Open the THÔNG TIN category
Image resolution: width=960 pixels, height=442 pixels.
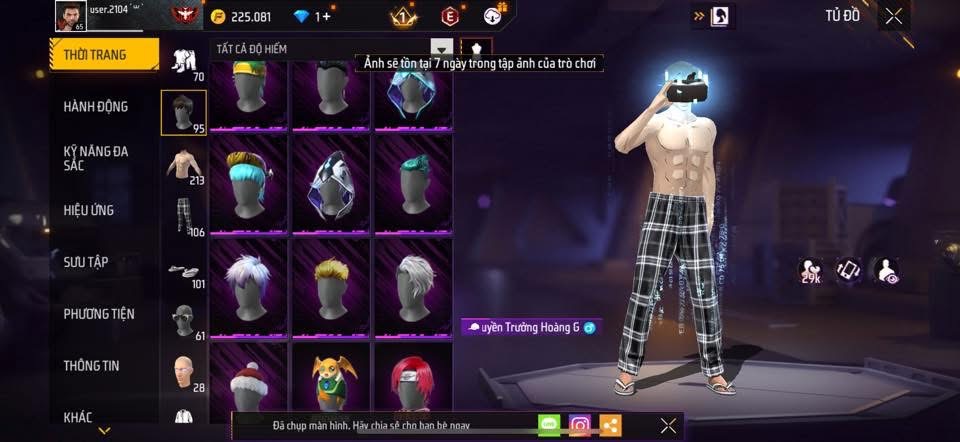click(x=92, y=366)
